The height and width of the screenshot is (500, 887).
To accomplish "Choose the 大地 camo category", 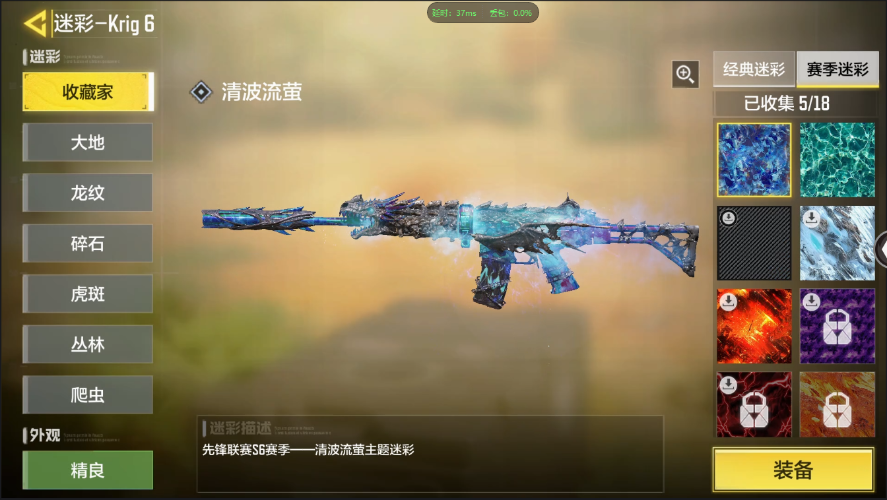I will click(x=88, y=142).
